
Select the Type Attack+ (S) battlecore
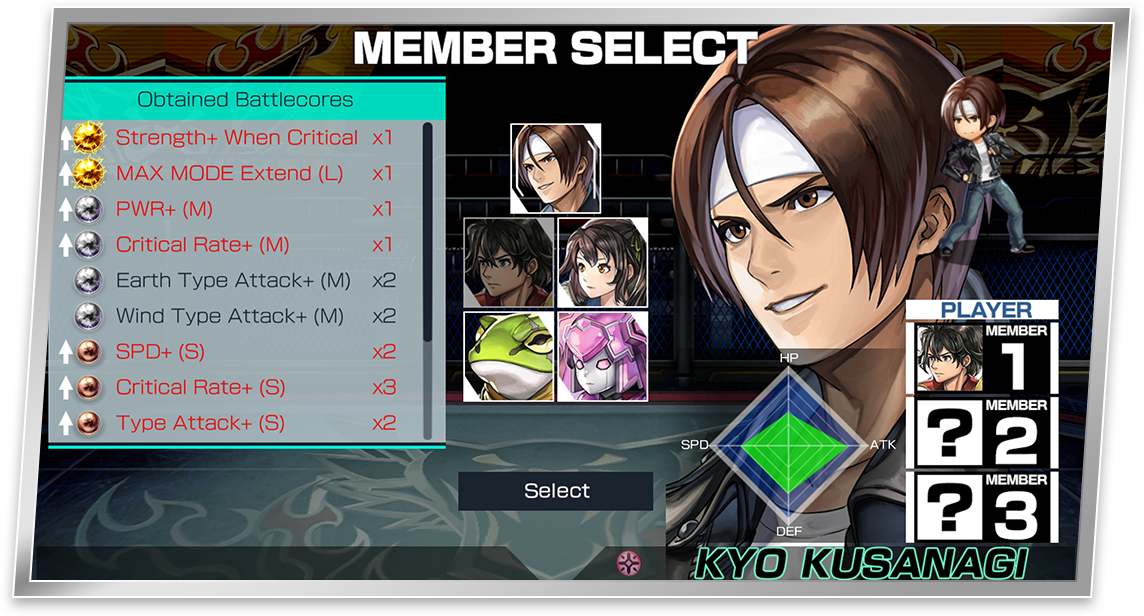point(200,423)
